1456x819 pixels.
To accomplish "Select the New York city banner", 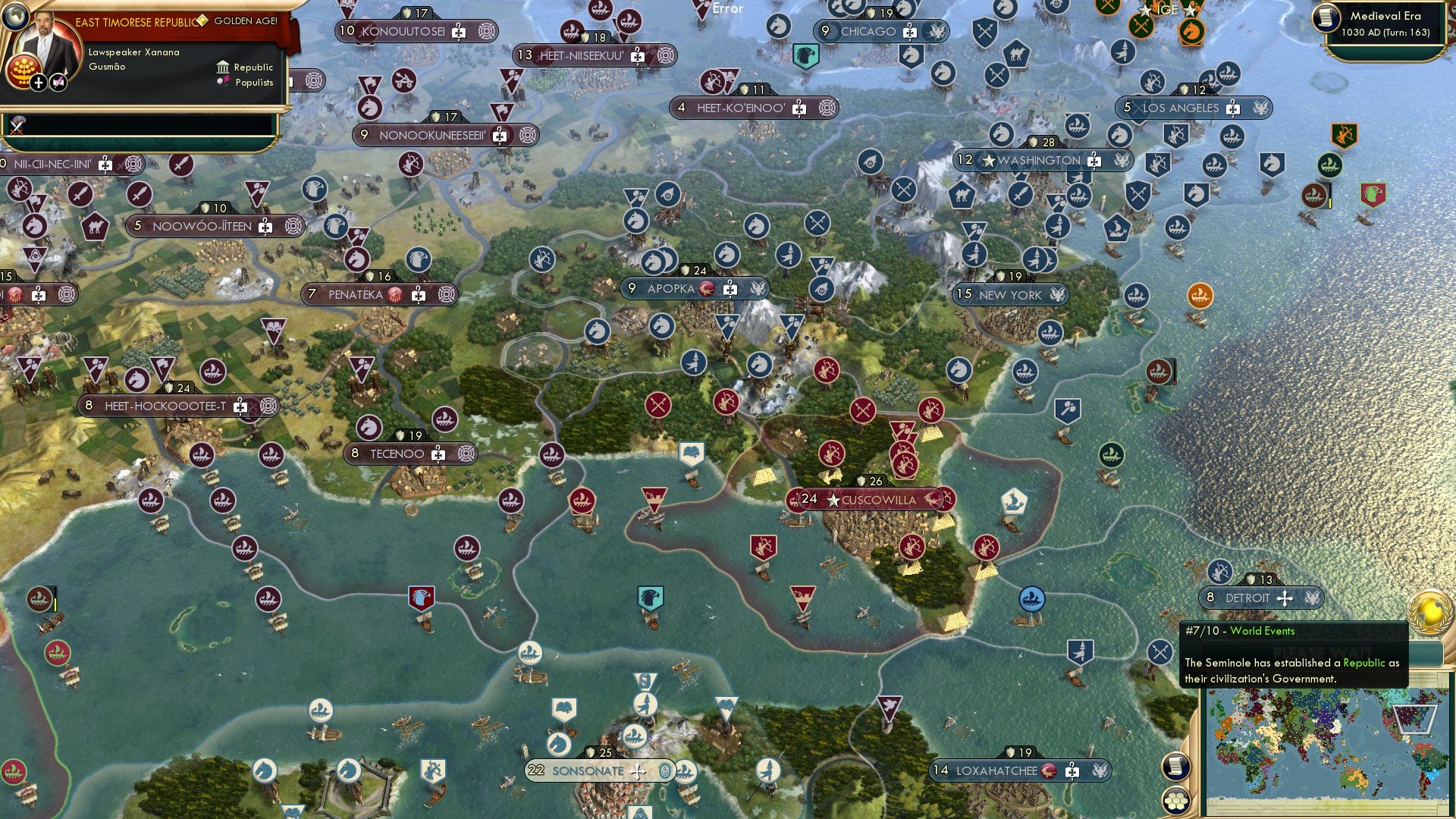I will point(1009,294).
